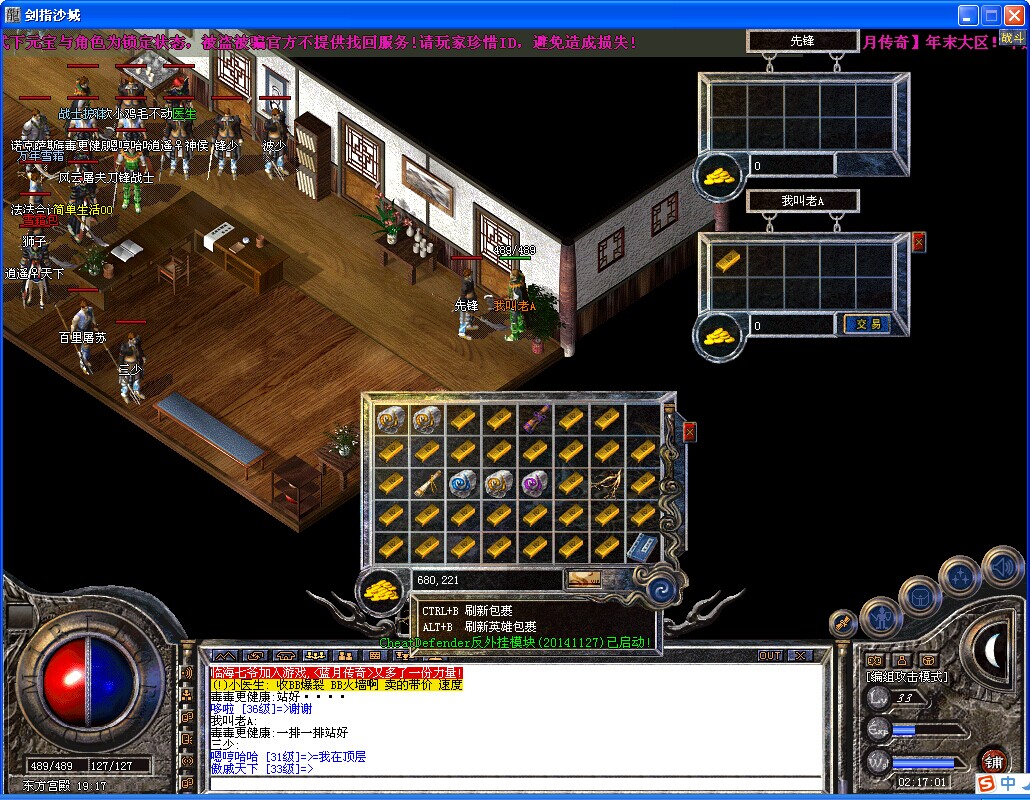The image size is (1030, 800).
Task: Close the inventory bag window
Action: pyautogui.click(x=689, y=432)
